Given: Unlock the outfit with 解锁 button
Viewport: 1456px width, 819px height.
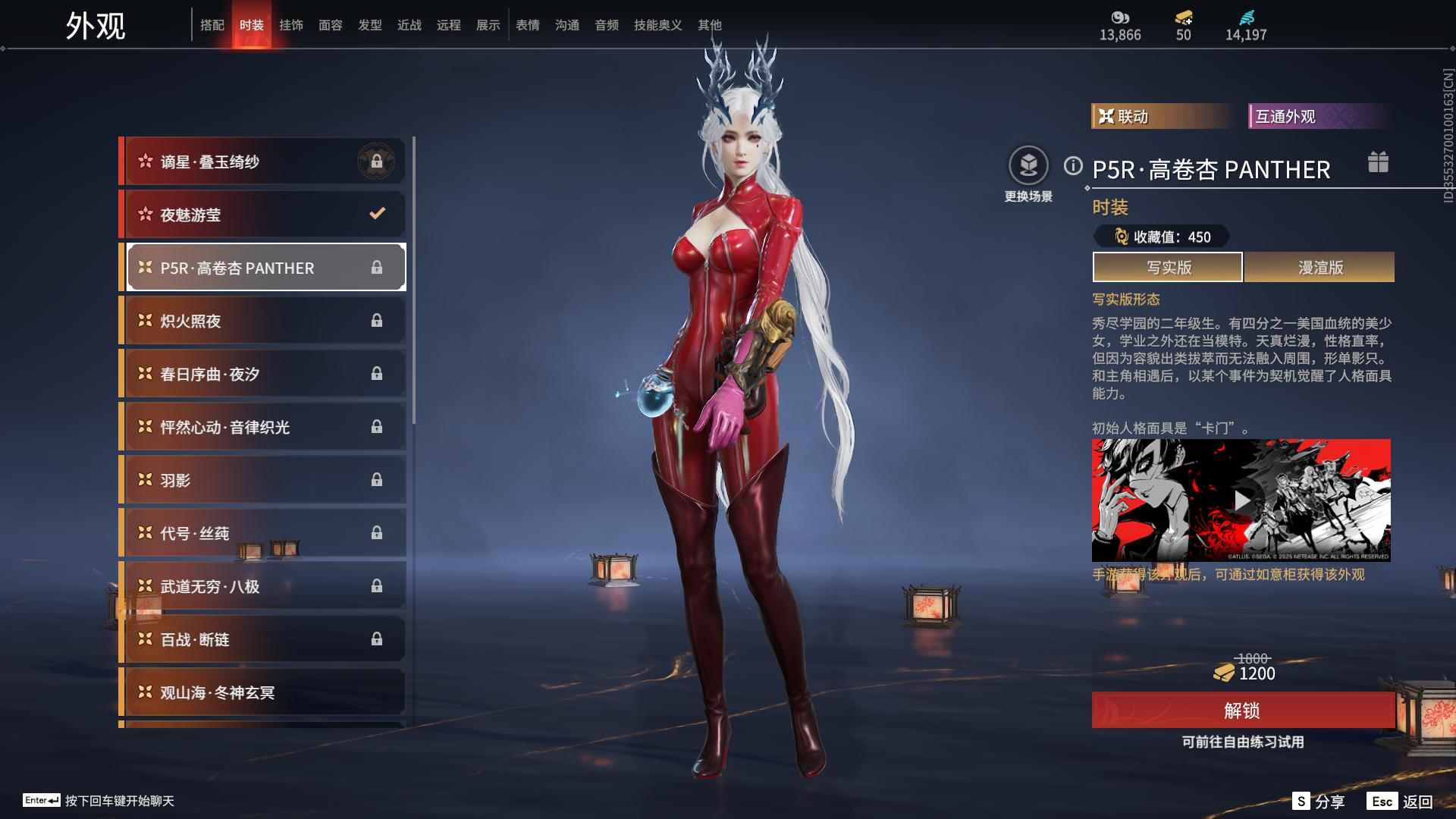Looking at the screenshot, I should tap(1242, 711).
